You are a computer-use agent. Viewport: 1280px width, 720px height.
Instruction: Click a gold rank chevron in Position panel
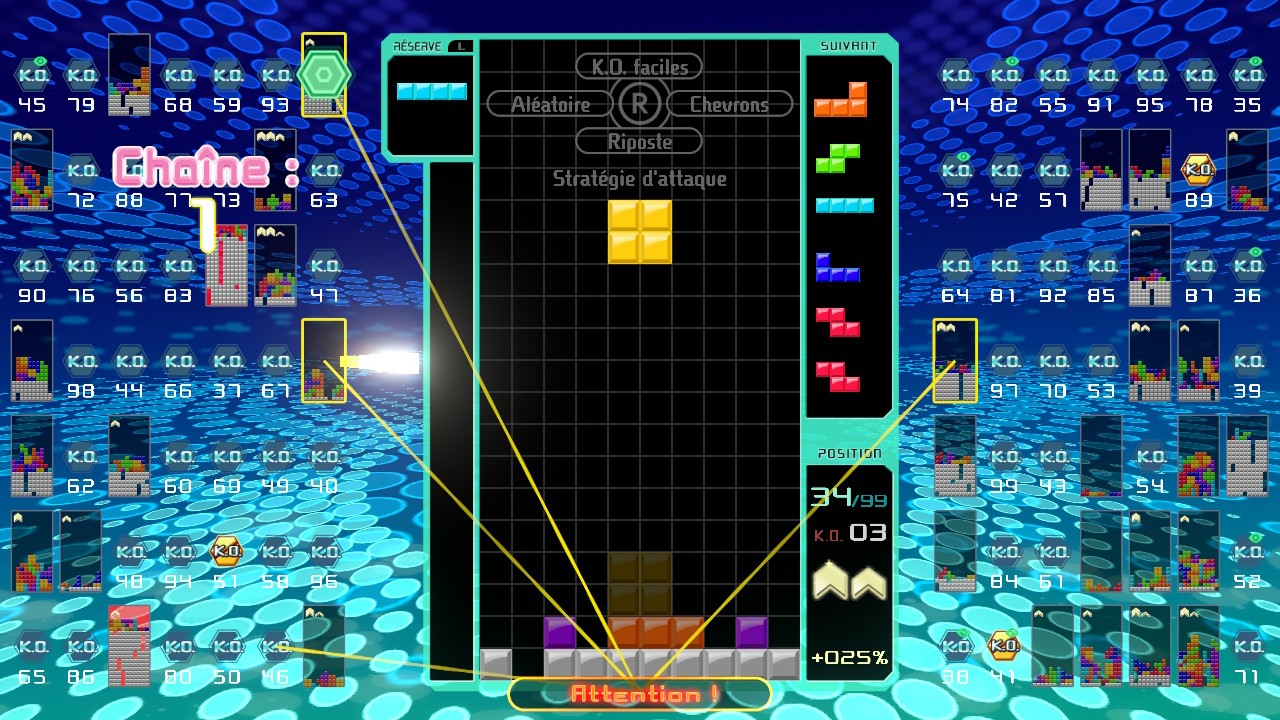pyautogui.click(x=830, y=583)
